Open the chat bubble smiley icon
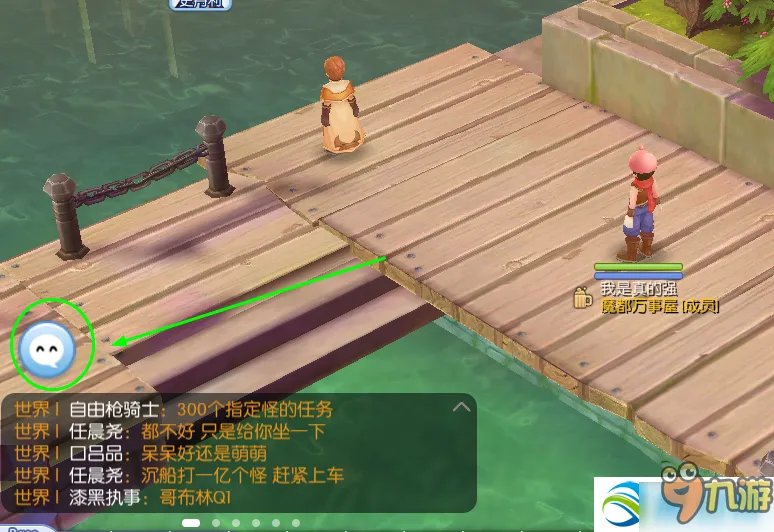 point(44,347)
